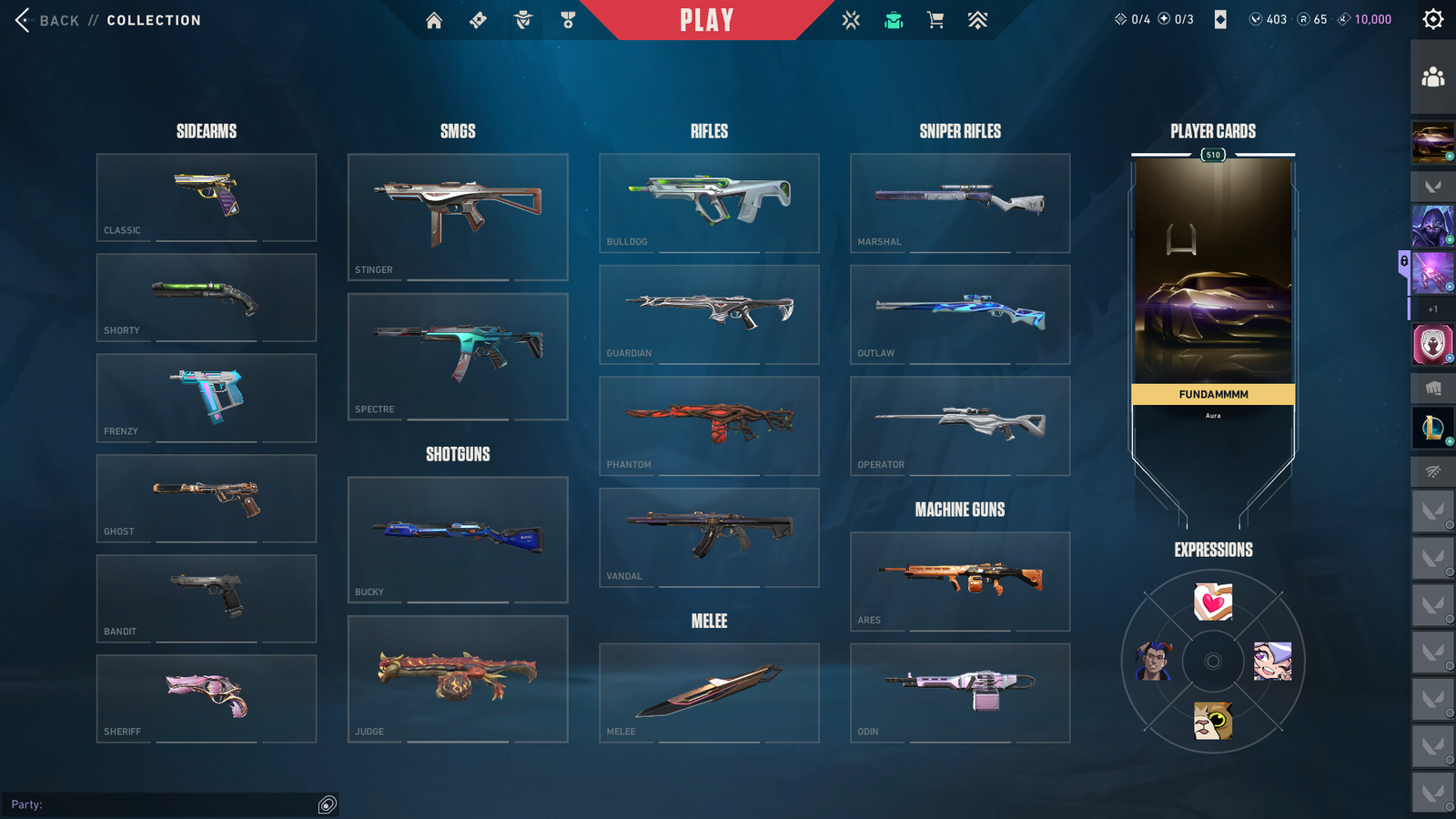This screenshot has height=819, width=1456.
Task: Choose the Judge shotgun slot
Action: 458,679
